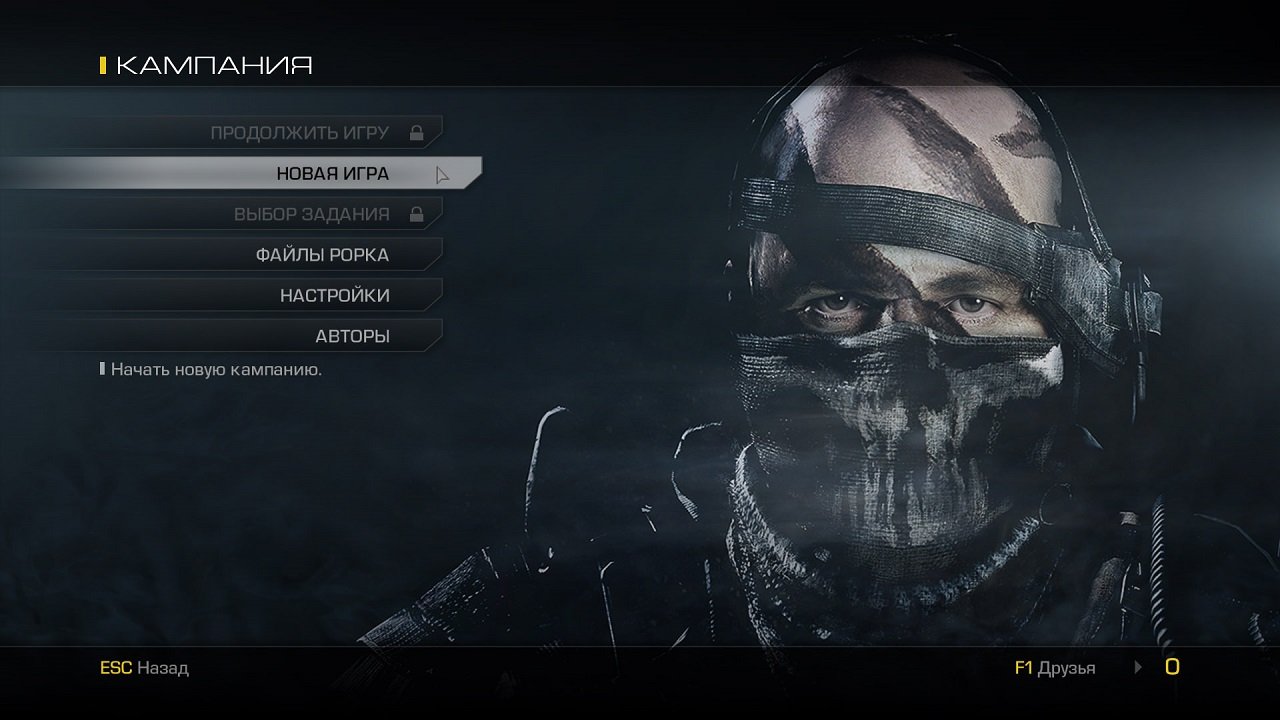Viewport: 1280px width, 720px height.
Task: Select the locked Выбор задания entry
Action: [310, 213]
